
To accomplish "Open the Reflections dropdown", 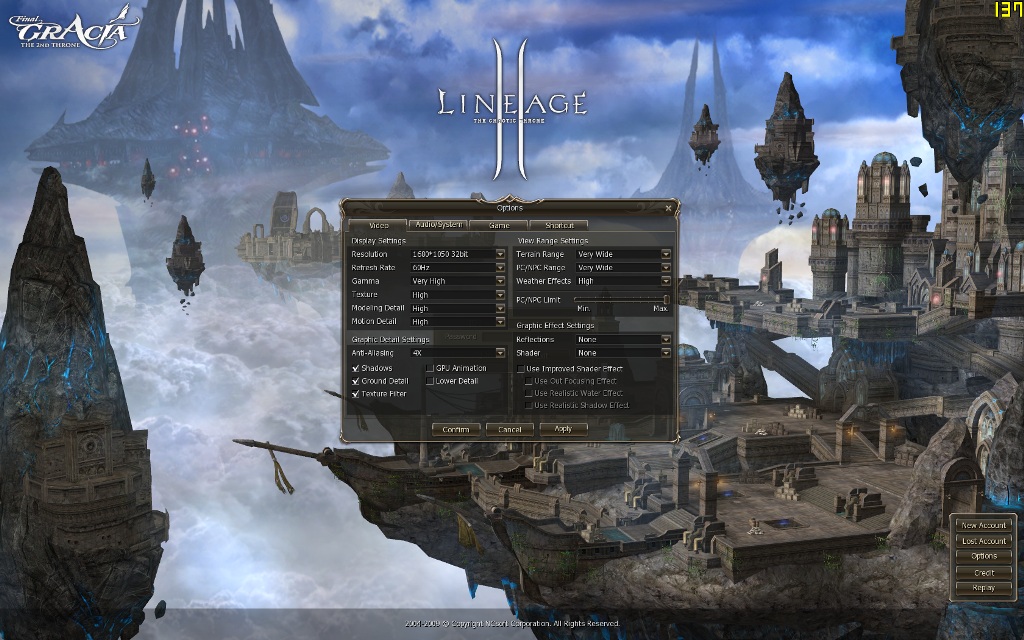I will [x=665, y=339].
